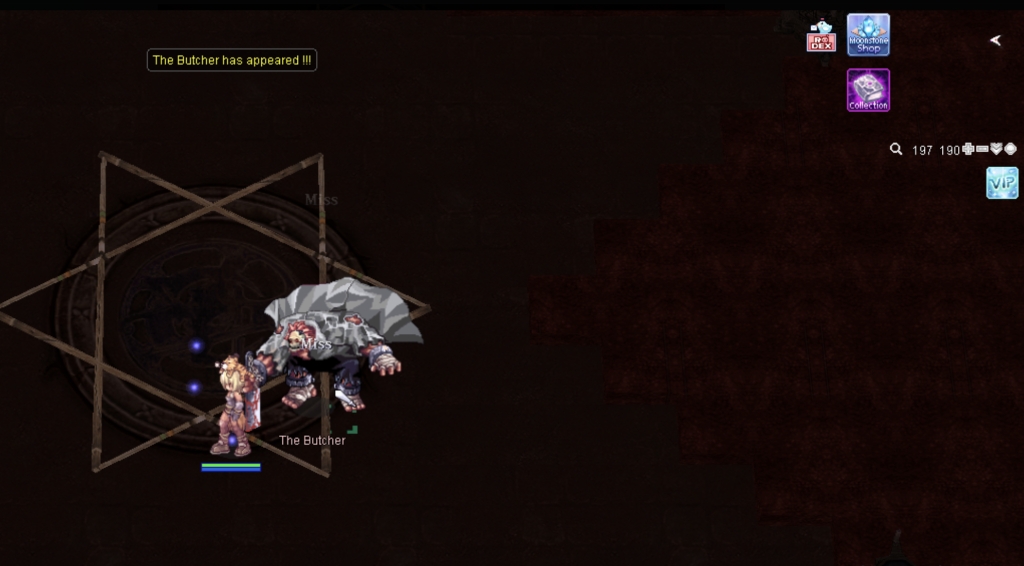Open the Moonstone Shop

[x=868, y=35]
